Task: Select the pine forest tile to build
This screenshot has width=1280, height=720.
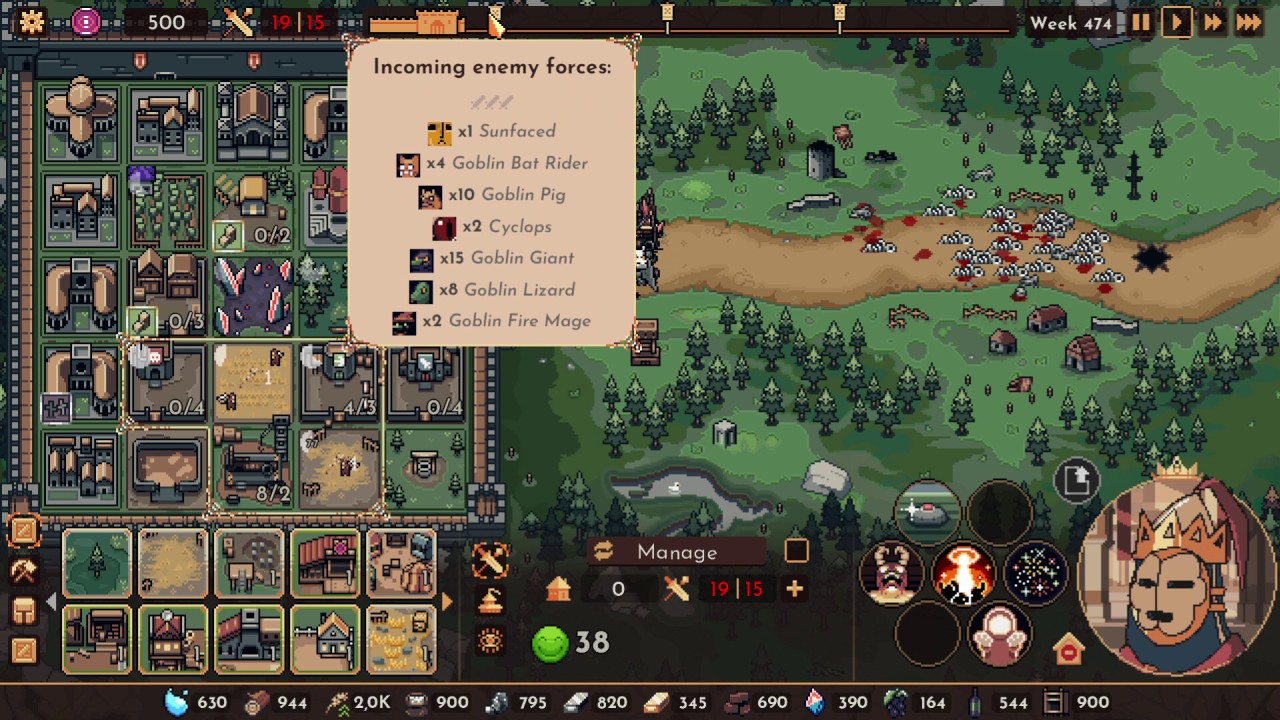Action: [x=97, y=563]
